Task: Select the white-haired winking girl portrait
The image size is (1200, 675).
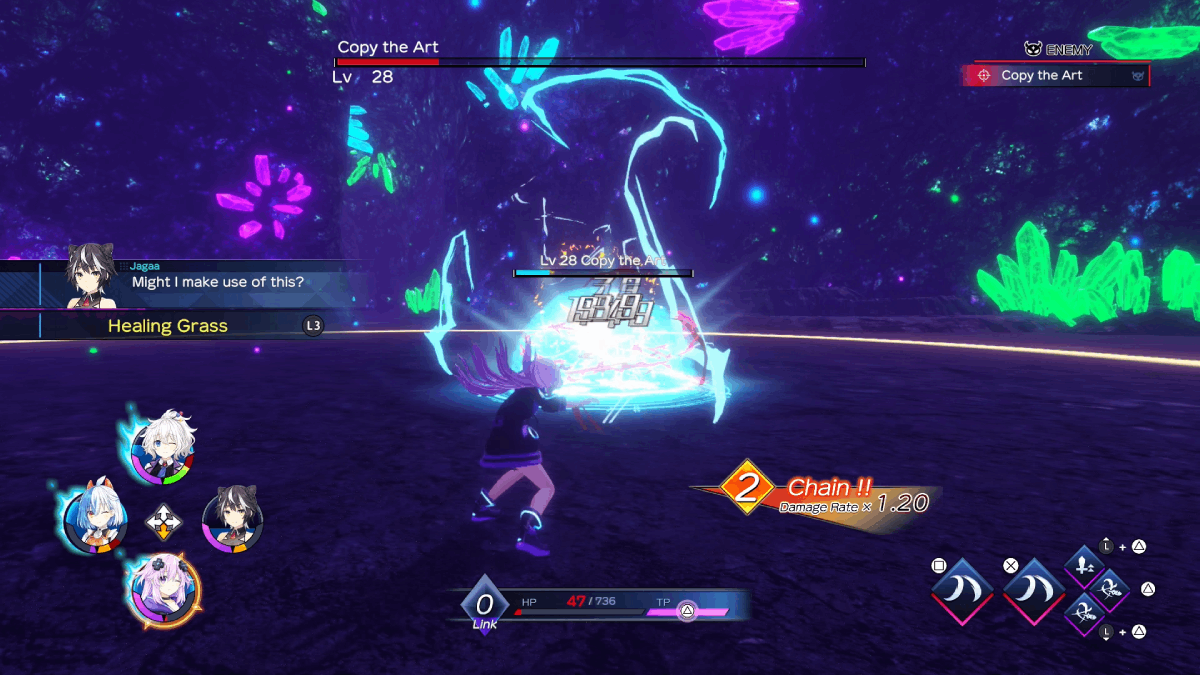Action: point(162,451)
